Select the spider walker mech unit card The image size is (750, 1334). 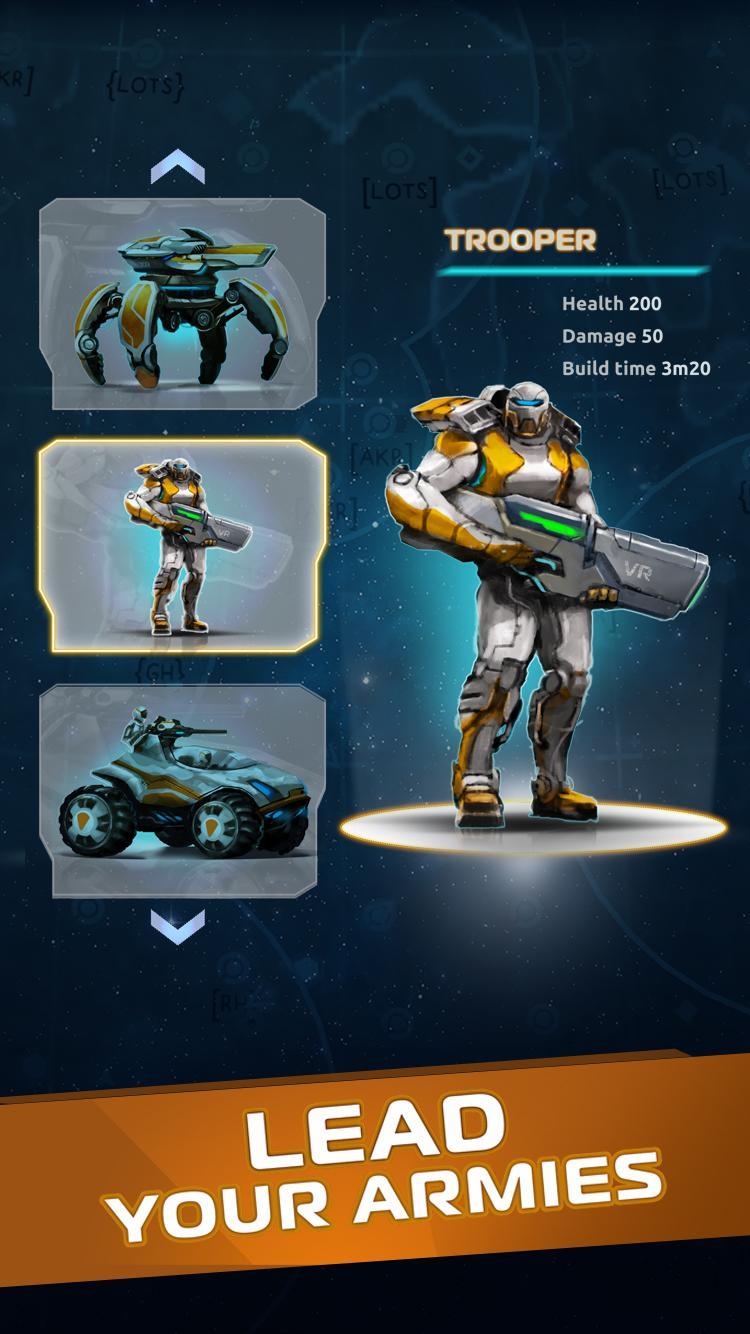[182, 304]
